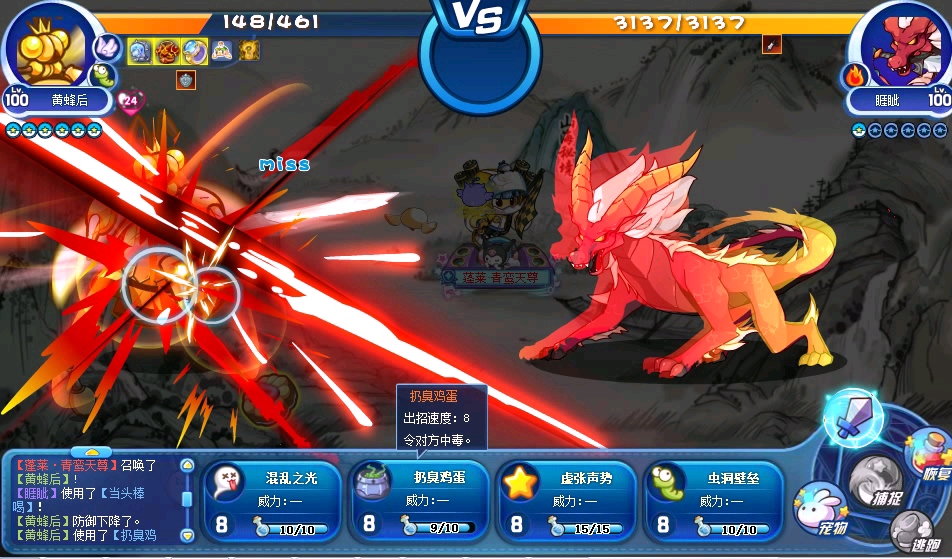Select the 捕捉 capture button

875,484
